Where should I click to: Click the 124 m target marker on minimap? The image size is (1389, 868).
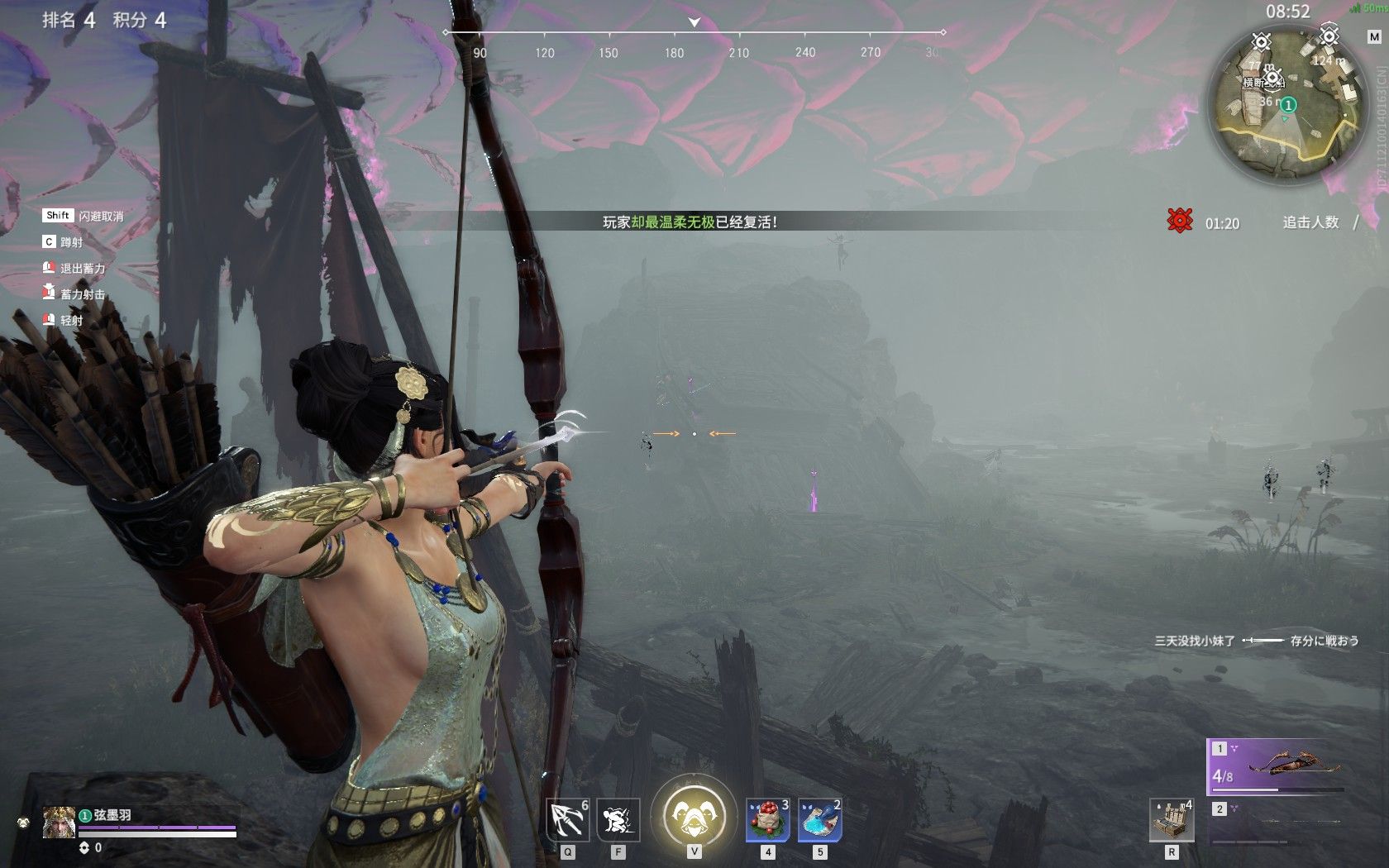click(x=1329, y=36)
